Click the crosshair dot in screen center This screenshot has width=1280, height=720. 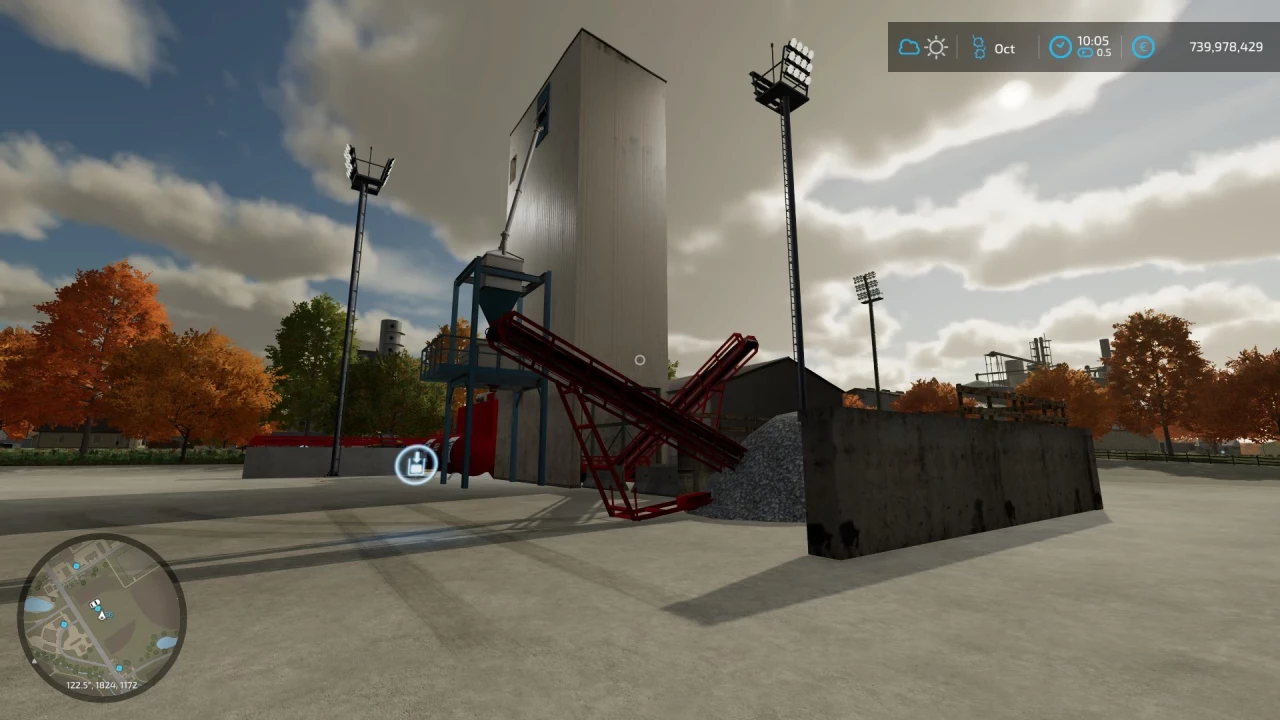[x=640, y=360]
